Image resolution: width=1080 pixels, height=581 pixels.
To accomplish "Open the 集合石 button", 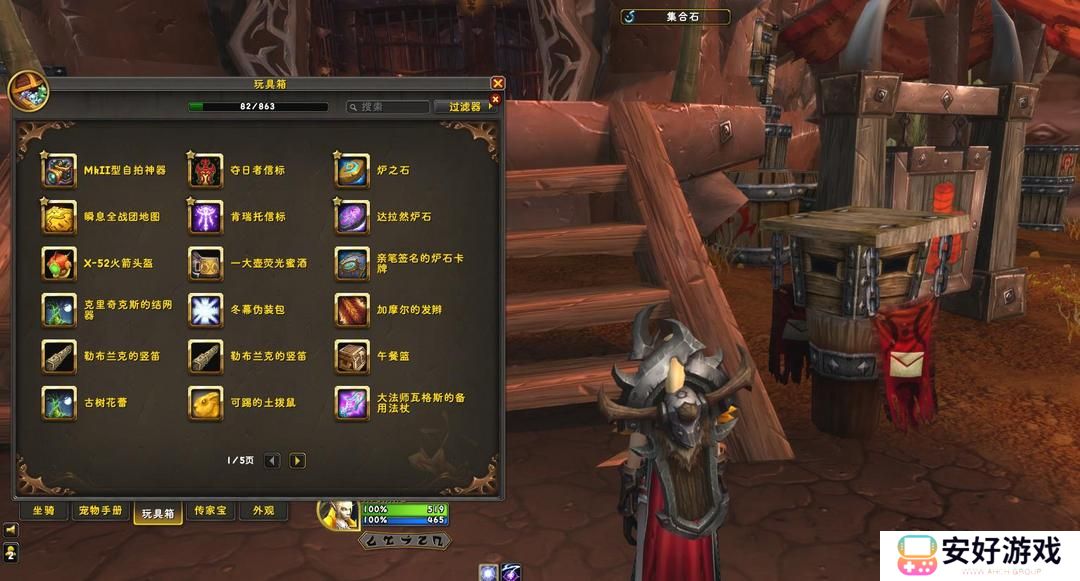I will coord(675,16).
